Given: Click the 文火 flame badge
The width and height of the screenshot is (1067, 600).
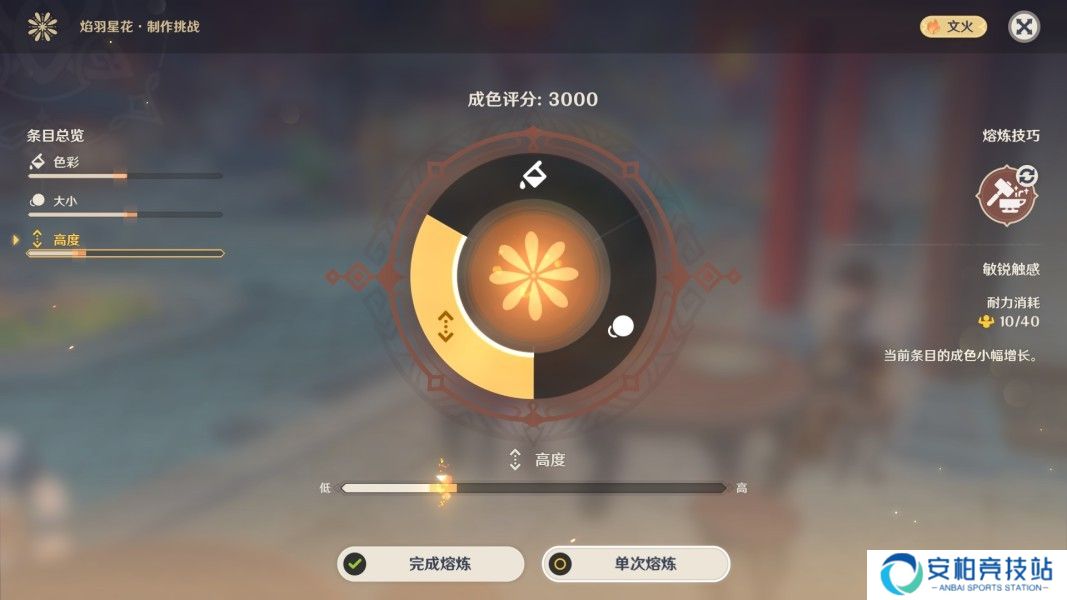Looking at the screenshot, I should (953, 27).
